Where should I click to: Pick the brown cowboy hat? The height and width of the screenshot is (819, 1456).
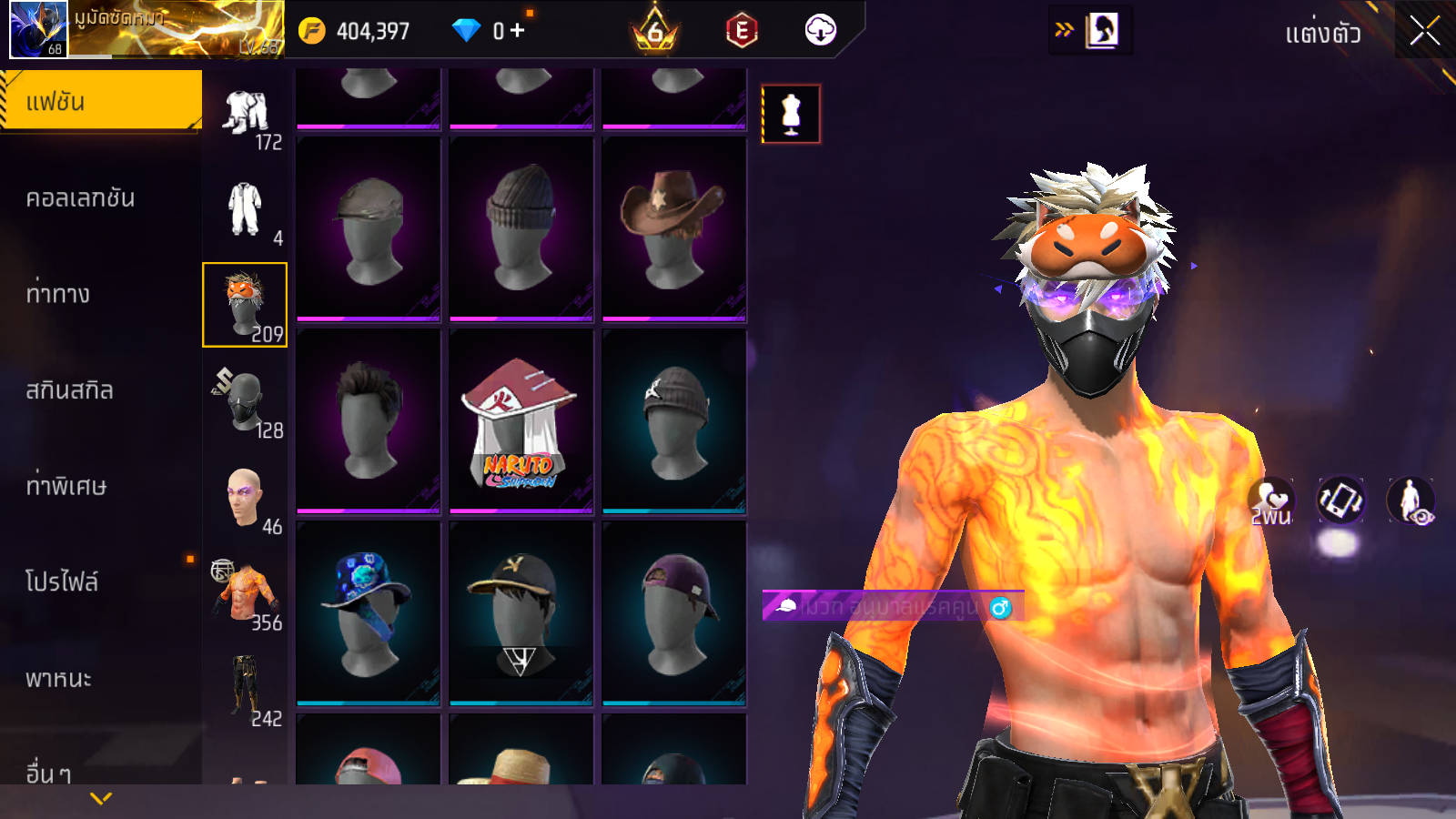pyautogui.click(x=673, y=228)
